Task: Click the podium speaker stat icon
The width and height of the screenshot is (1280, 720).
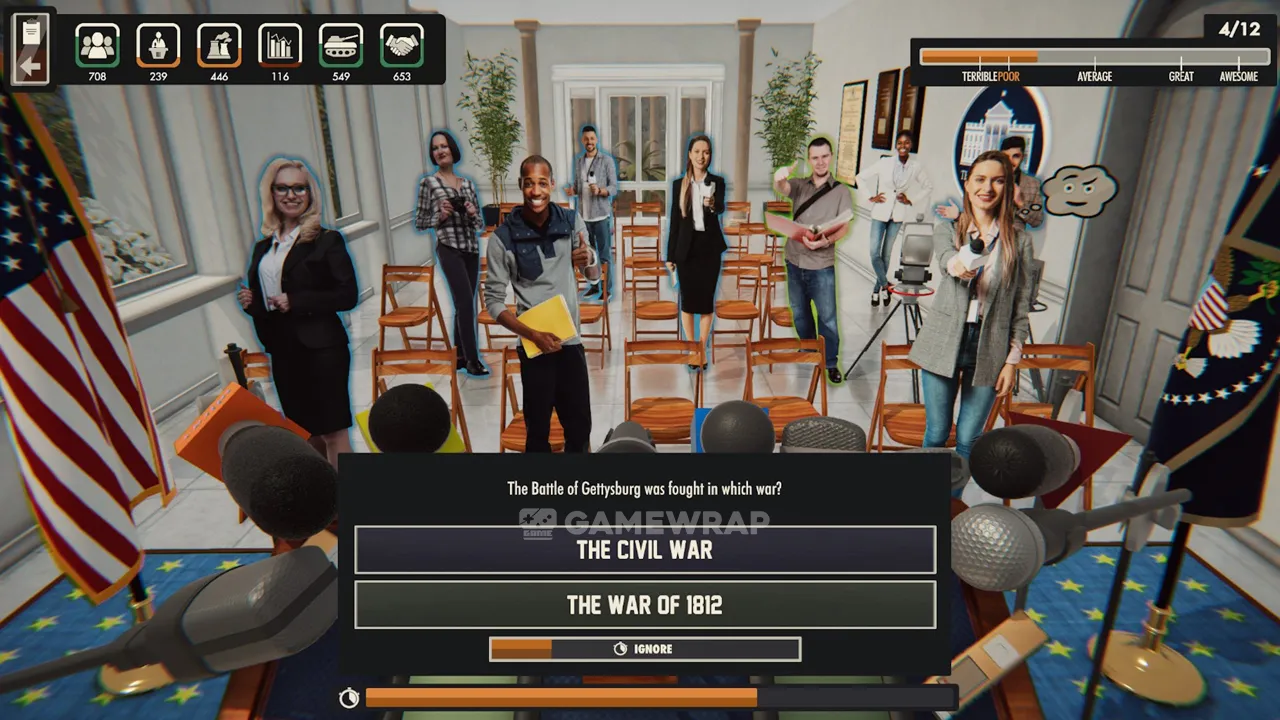Action: [x=158, y=45]
